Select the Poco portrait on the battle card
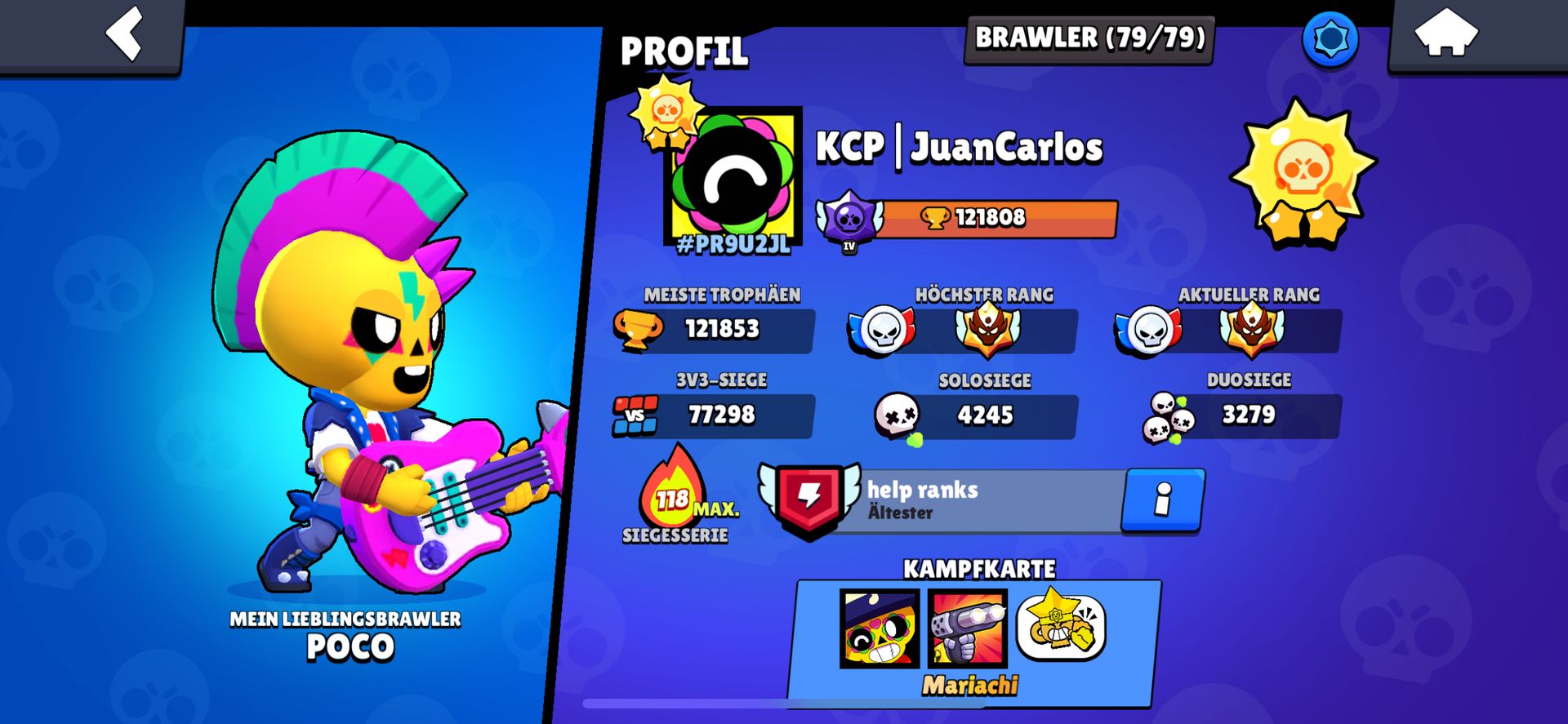 (880, 628)
